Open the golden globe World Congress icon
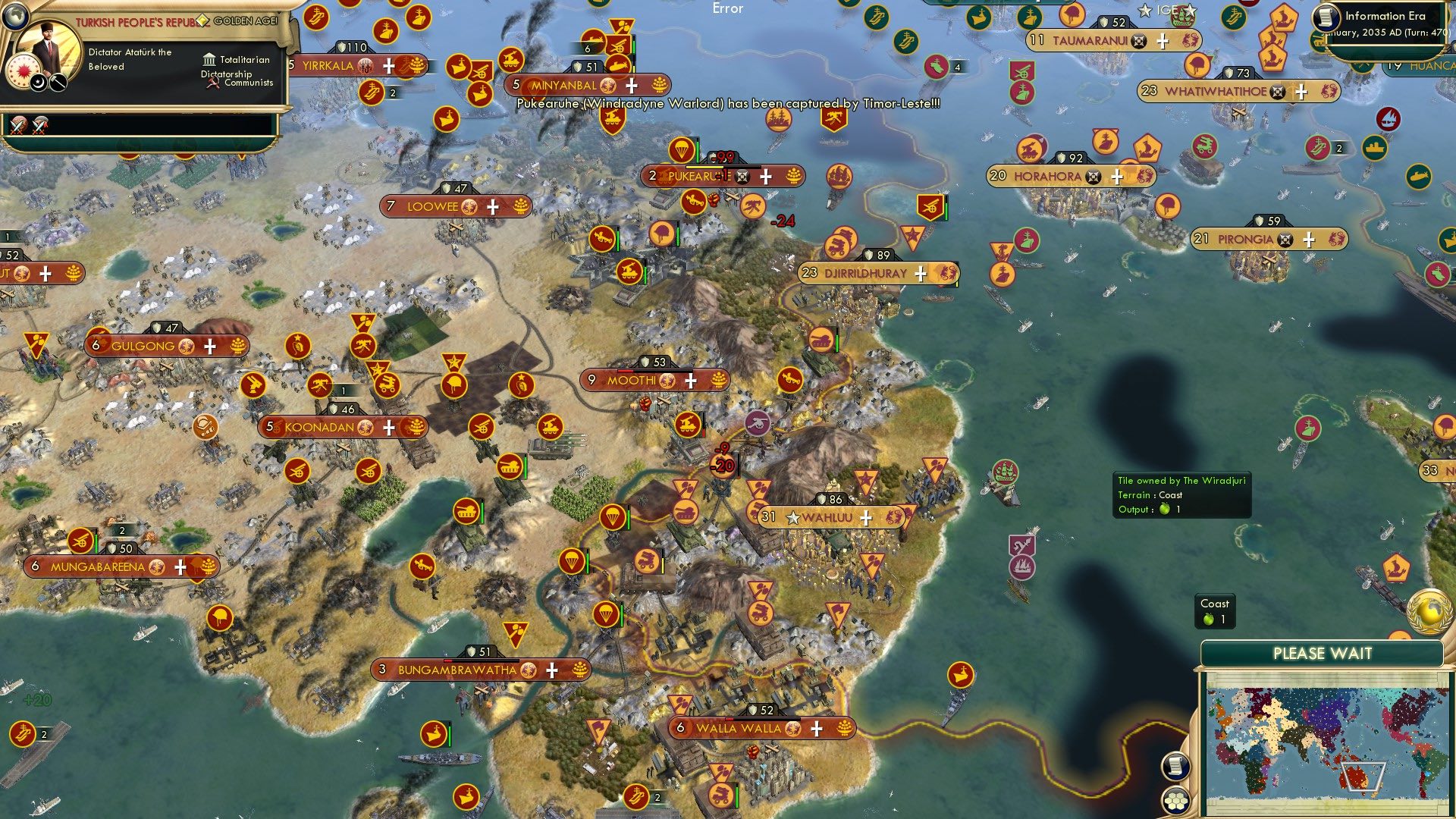This screenshot has width=1456, height=819. (1429, 611)
